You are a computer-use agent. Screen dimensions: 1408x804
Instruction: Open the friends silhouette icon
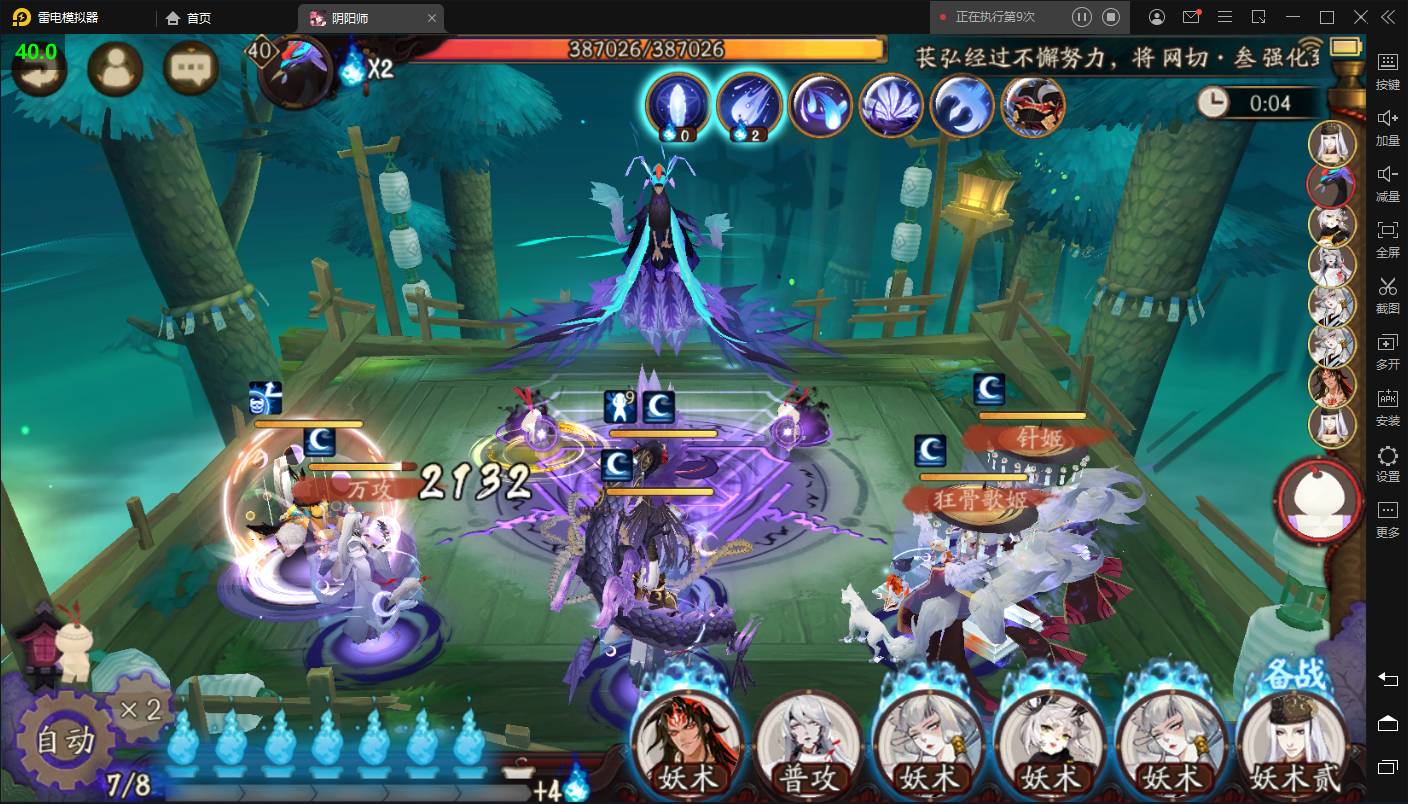click(x=115, y=68)
